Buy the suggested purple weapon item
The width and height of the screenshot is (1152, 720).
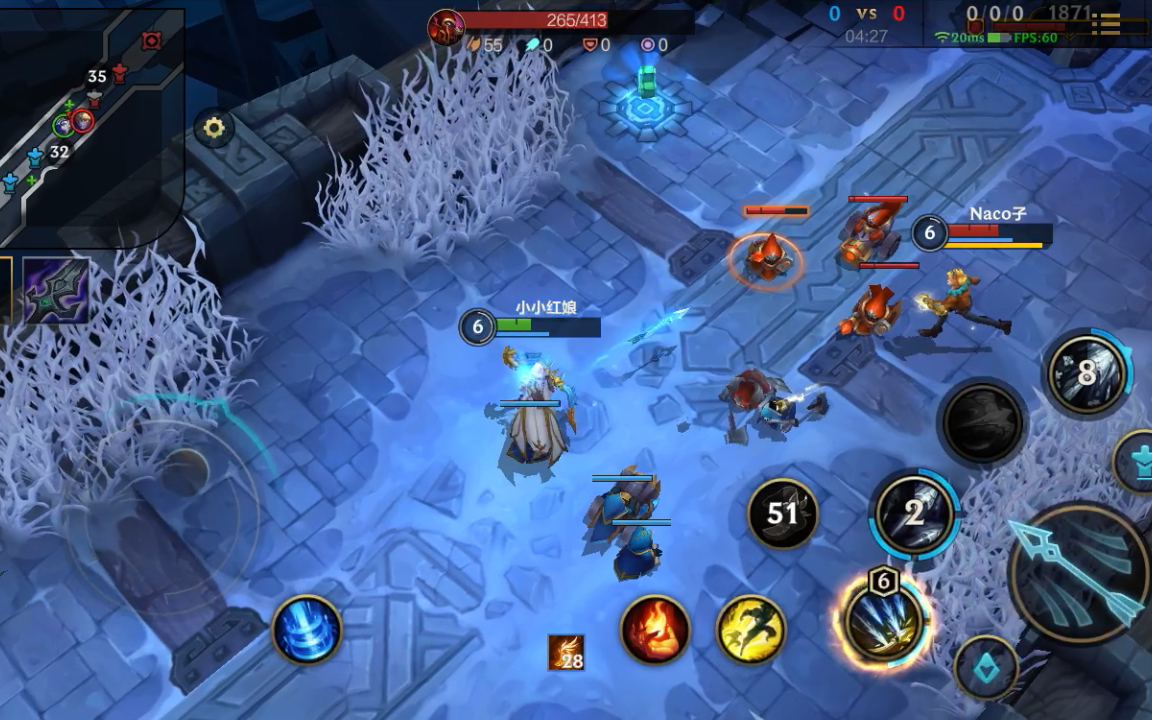pos(56,291)
